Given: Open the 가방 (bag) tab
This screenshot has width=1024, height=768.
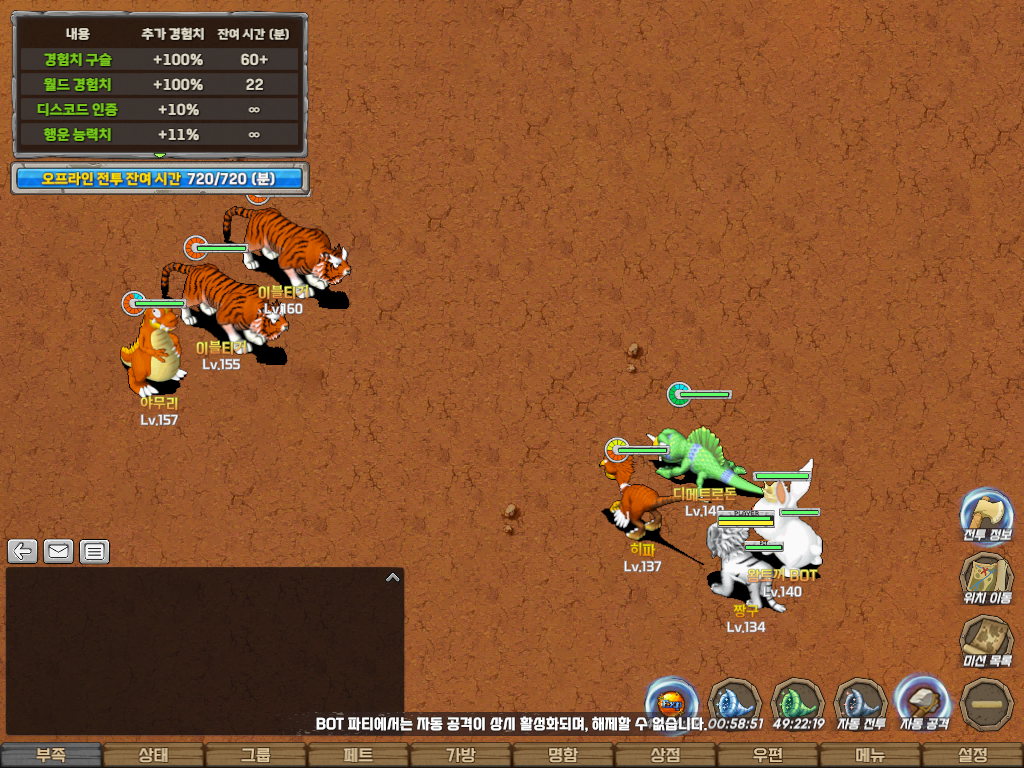Looking at the screenshot, I should pos(460,755).
